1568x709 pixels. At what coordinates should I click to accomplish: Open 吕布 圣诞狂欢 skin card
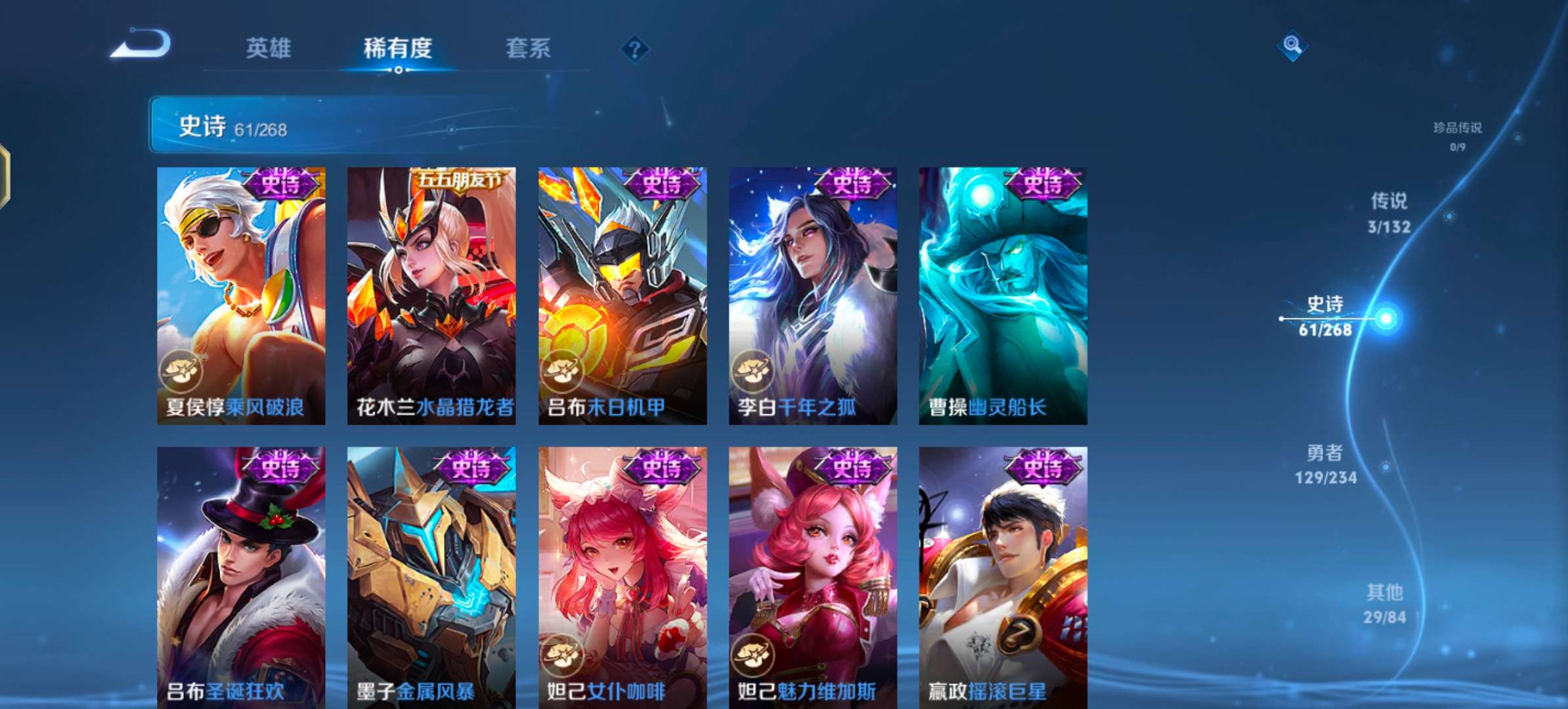coord(241,576)
